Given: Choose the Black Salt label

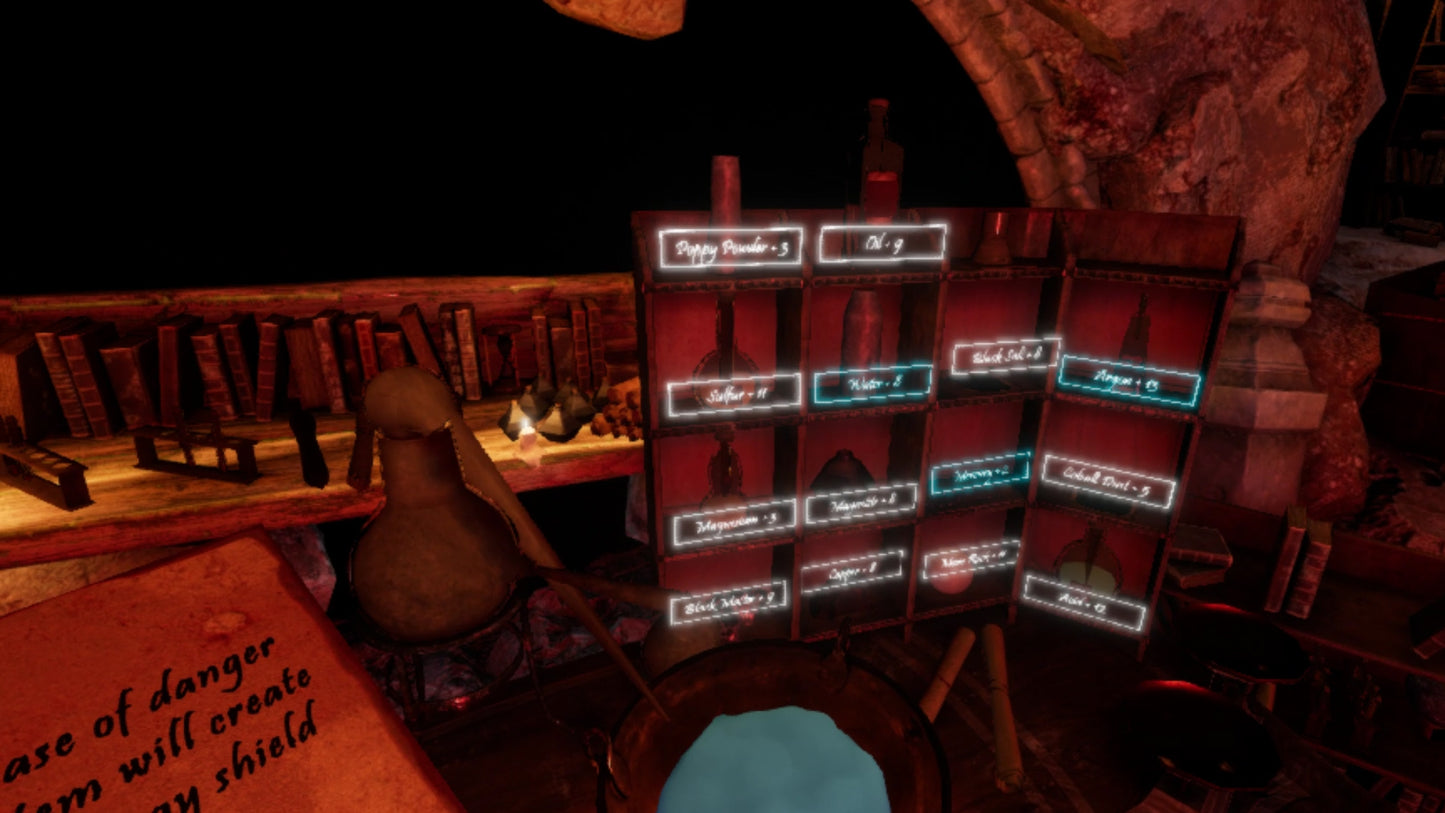Looking at the screenshot, I should point(1004,356).
